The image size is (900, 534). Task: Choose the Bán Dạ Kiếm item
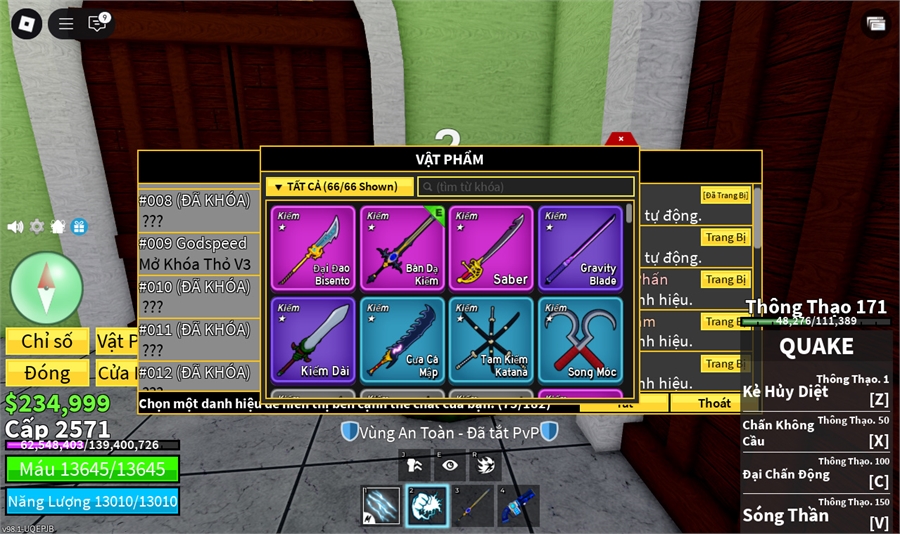pyautogui.click(x=402, y=248)
